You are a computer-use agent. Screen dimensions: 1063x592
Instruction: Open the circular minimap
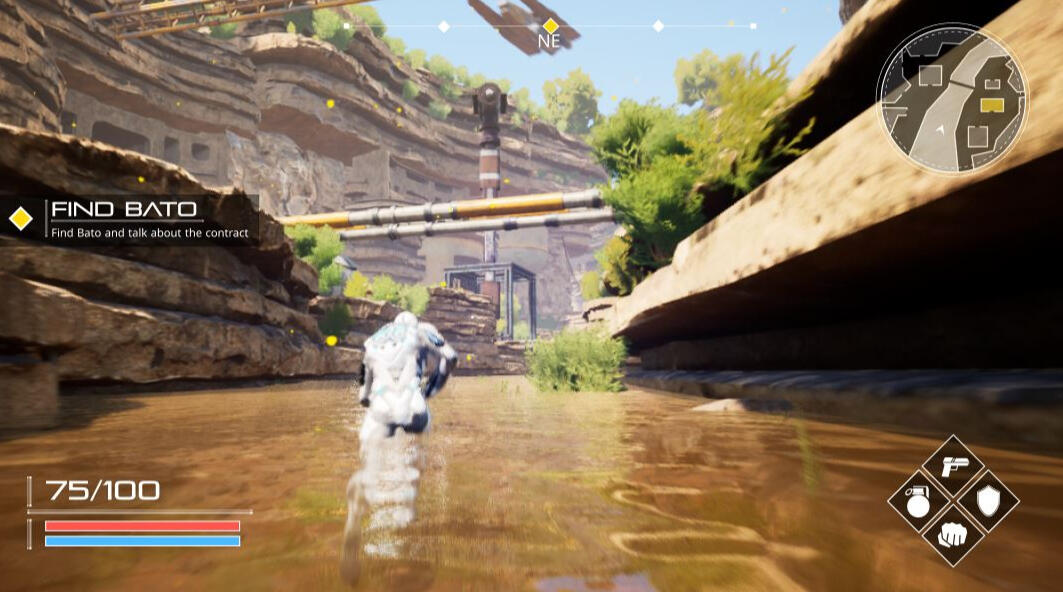[951, 99]
